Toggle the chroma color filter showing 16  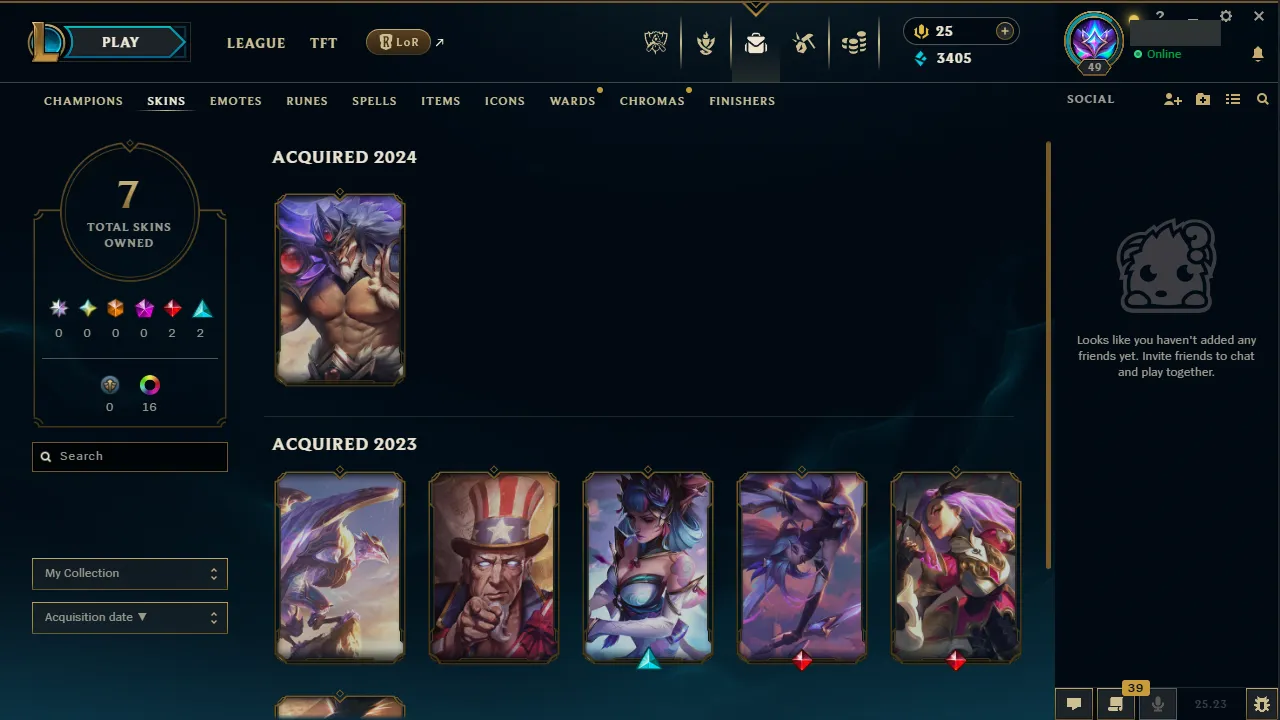149,385
